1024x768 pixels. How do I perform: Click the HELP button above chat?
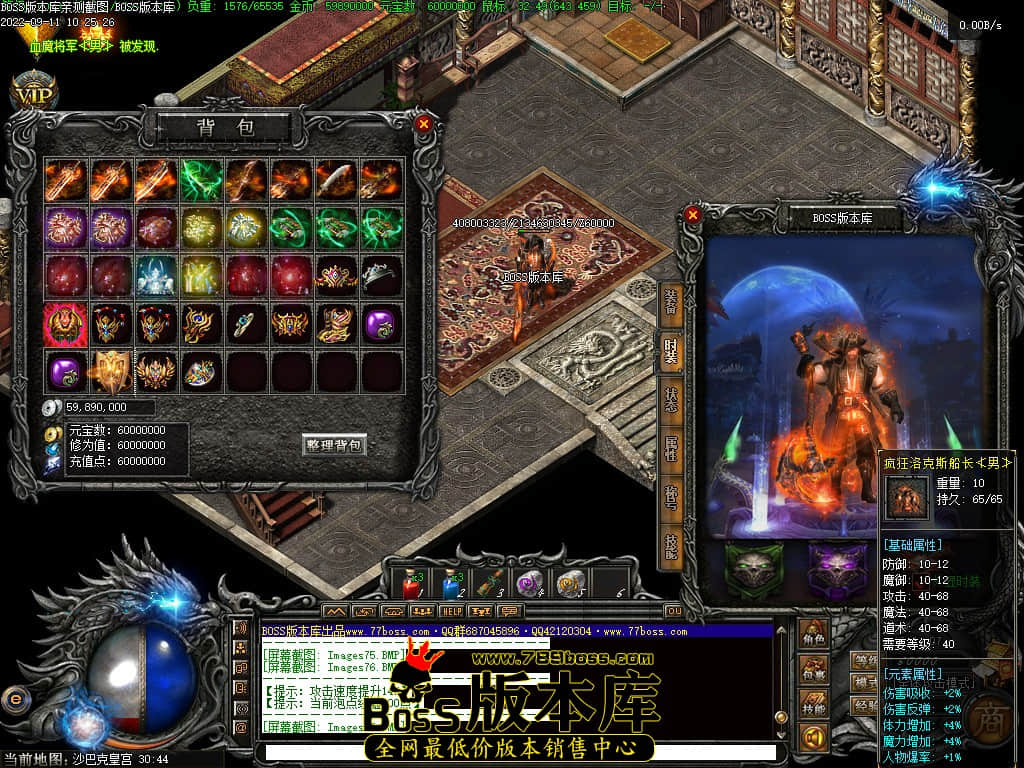(x=452, y=611)
